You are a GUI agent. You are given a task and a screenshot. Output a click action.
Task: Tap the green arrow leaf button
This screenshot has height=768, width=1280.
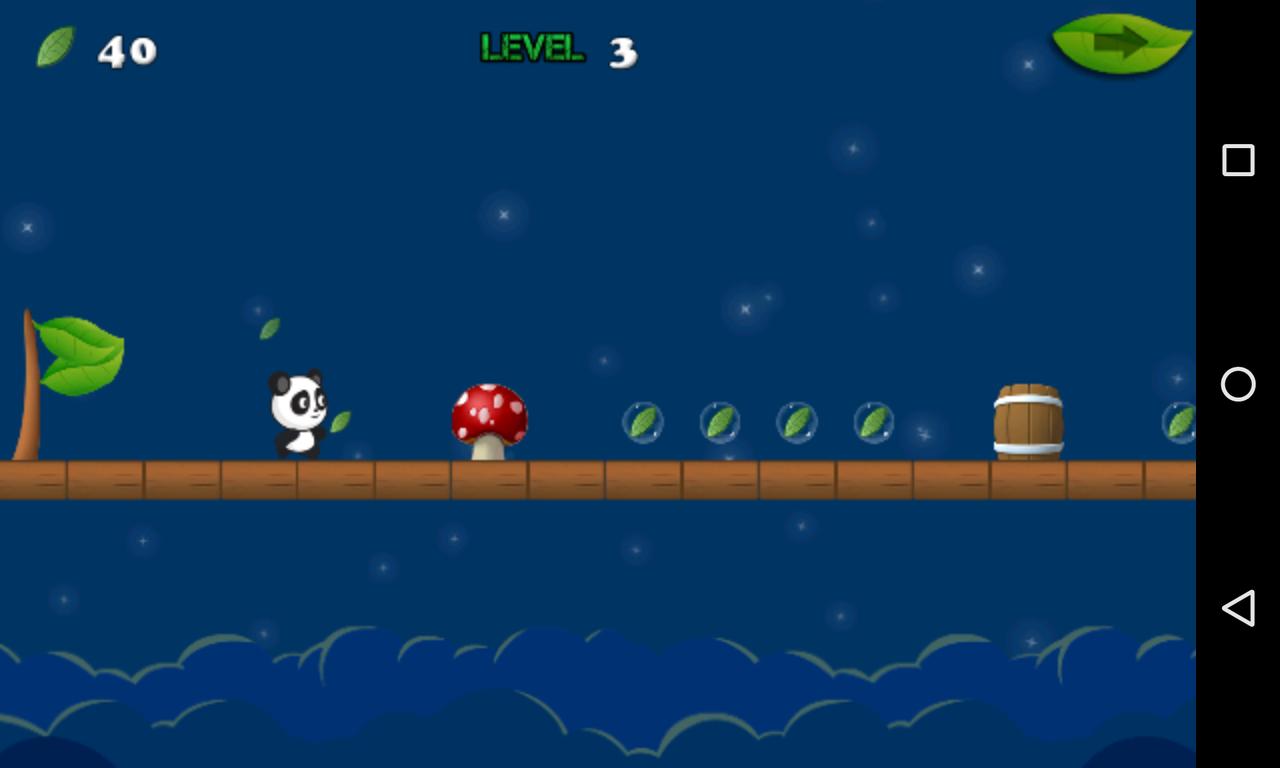1120,42
